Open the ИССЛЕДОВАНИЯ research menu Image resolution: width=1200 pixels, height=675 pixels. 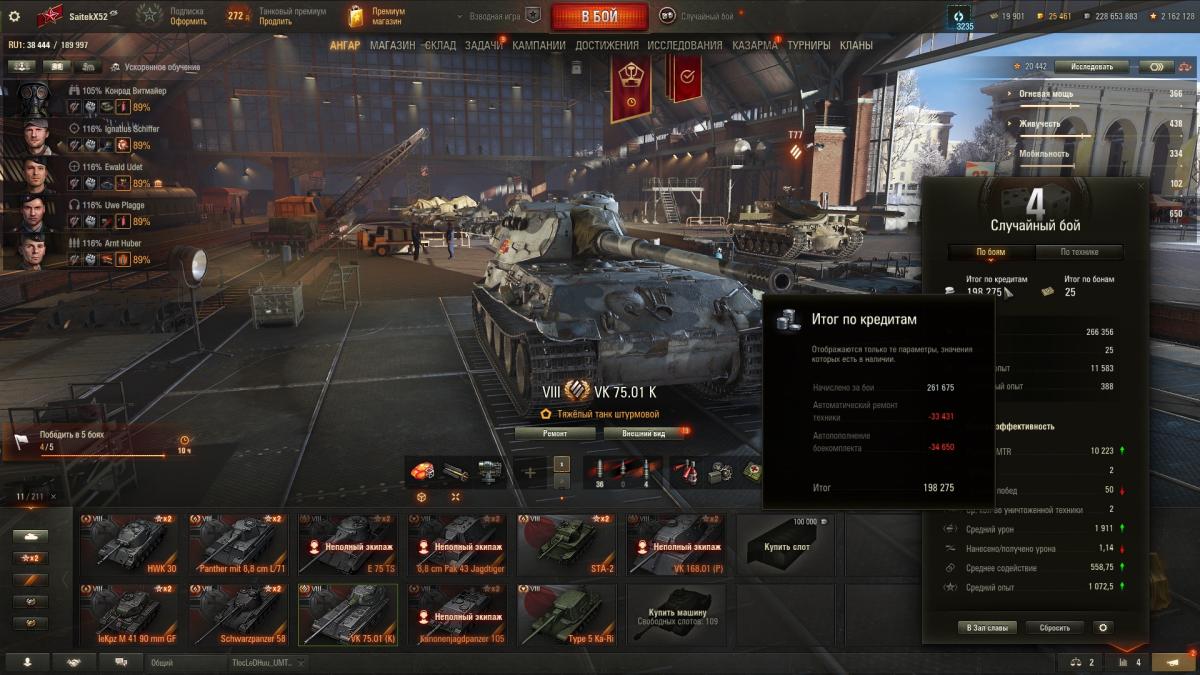click(684, 45)
